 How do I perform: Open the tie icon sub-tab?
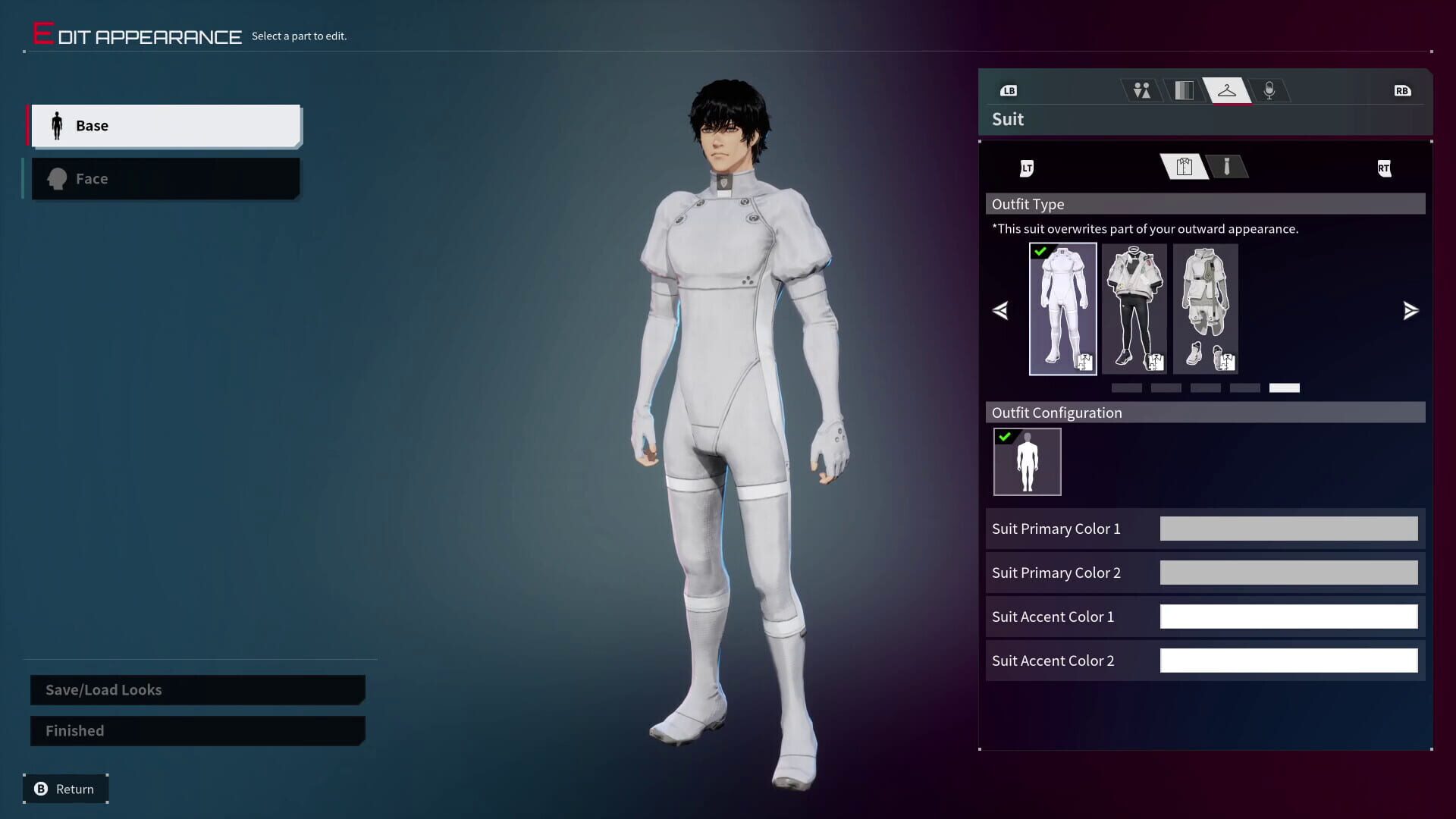click(1228, 167)
